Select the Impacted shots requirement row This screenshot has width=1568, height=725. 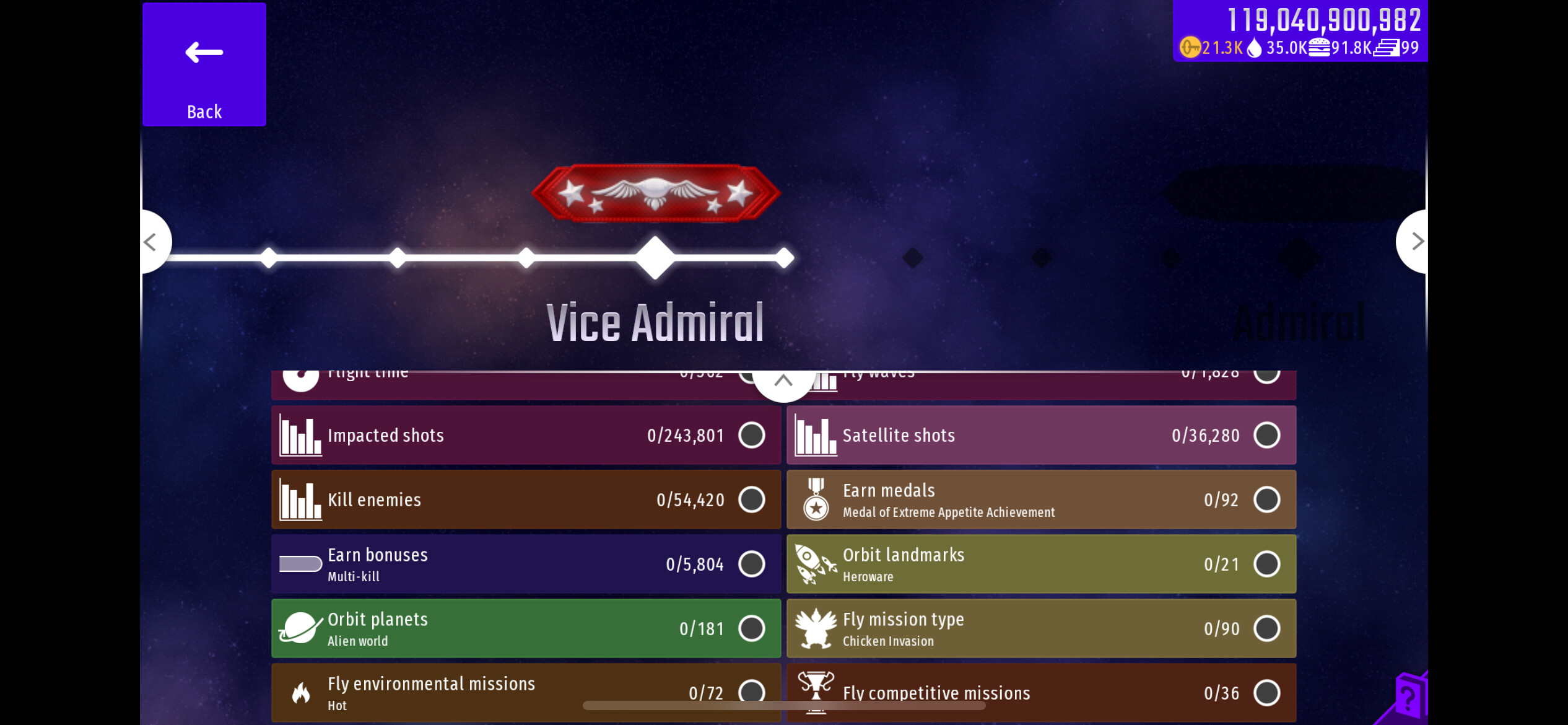pyautogui.click(x=526, y=435)
